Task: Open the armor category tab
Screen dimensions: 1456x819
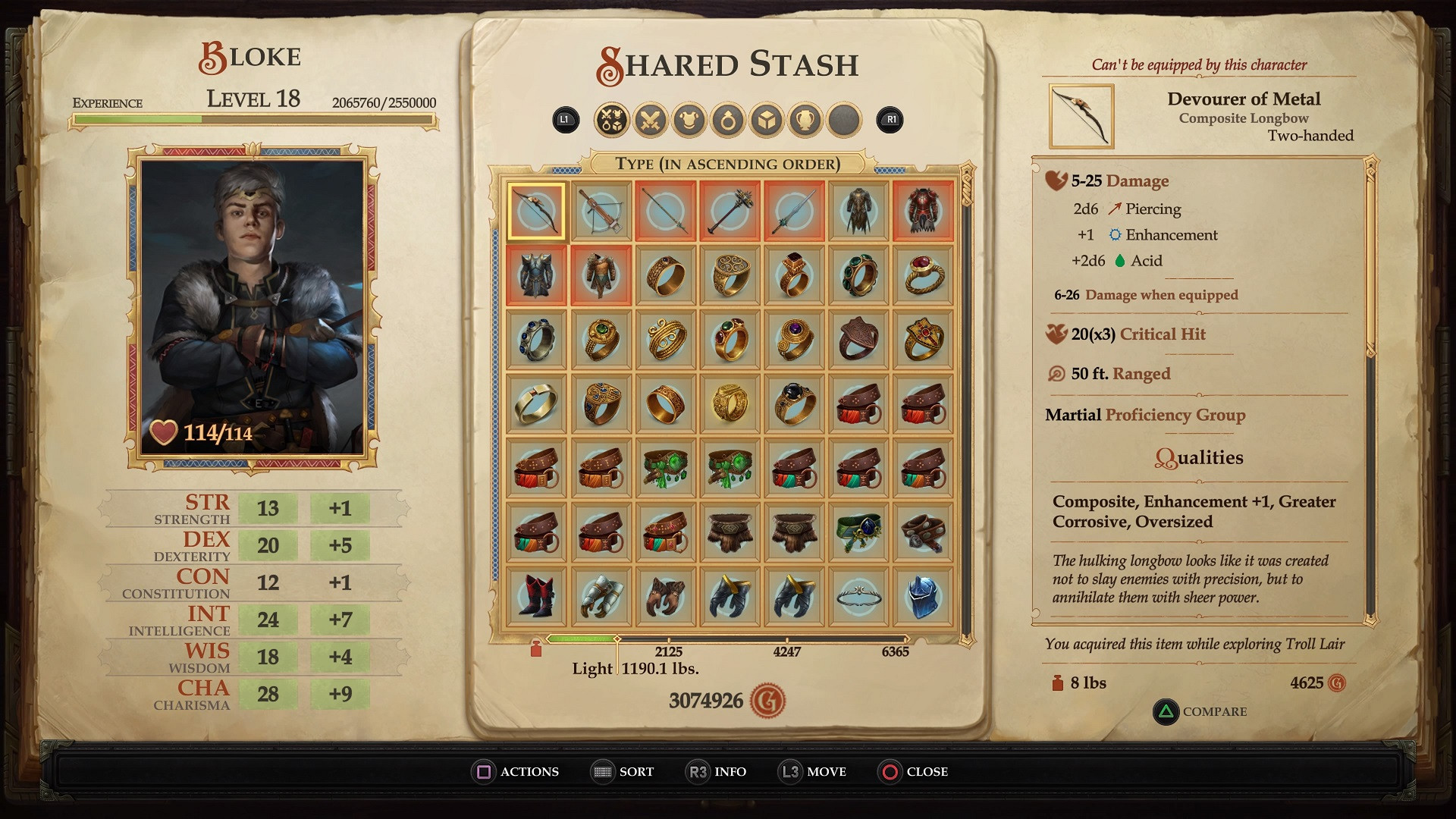Action: pos(689,120)
